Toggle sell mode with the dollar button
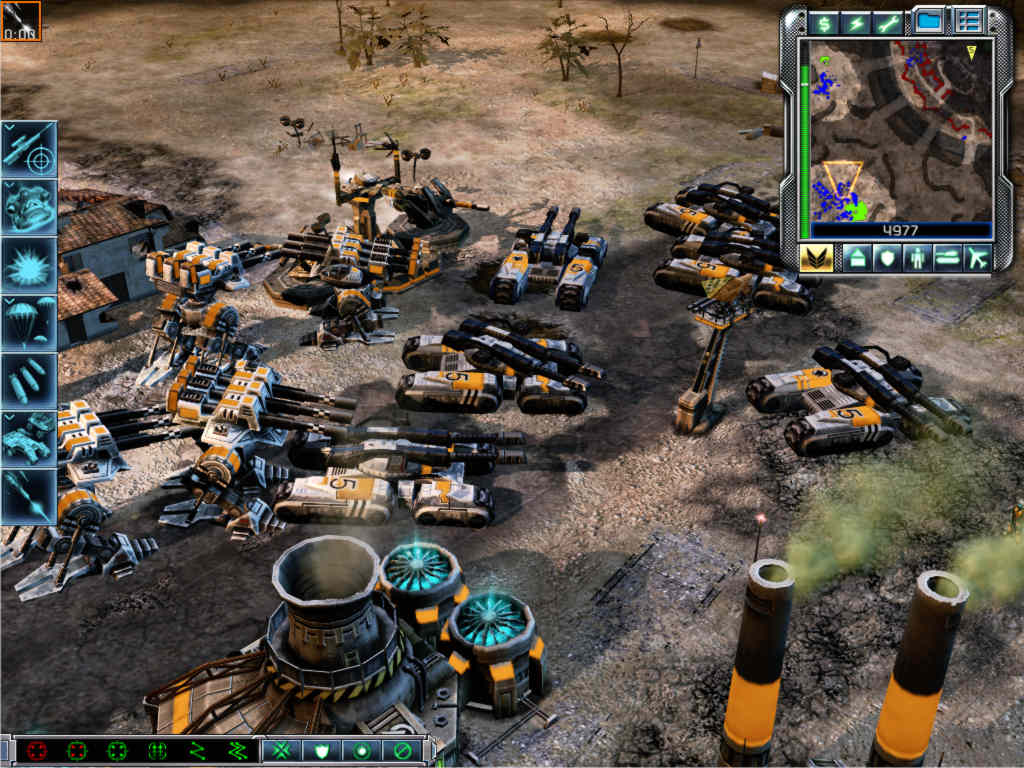1024x768 pixels. point(823,22)
